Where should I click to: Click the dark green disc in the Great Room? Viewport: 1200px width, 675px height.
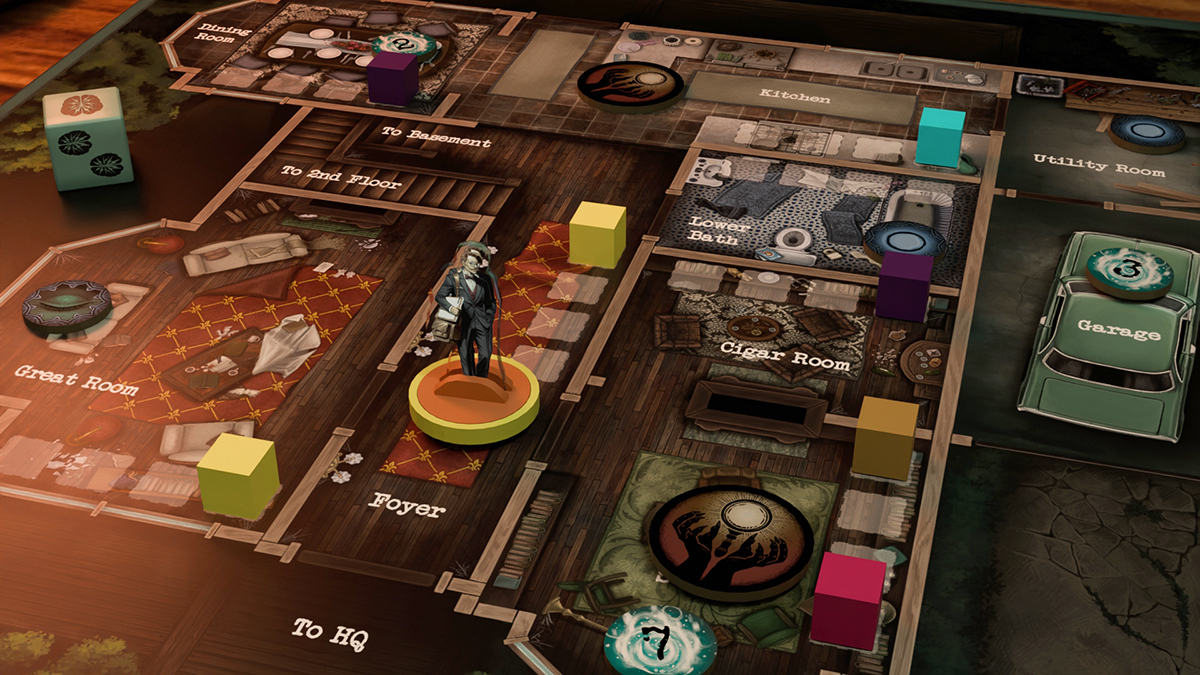[68, 305]
